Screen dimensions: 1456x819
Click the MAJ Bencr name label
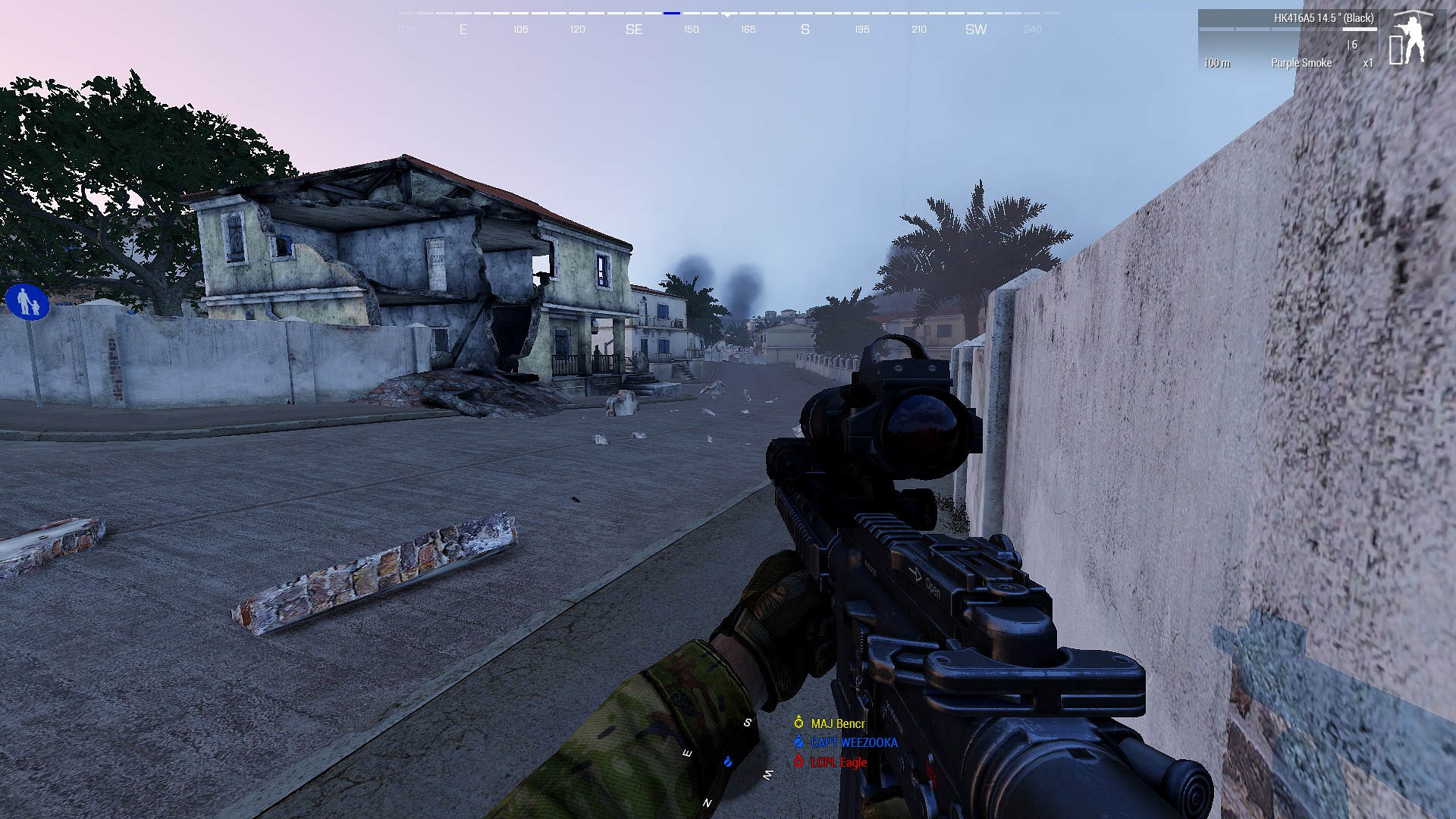pos(838,723)
